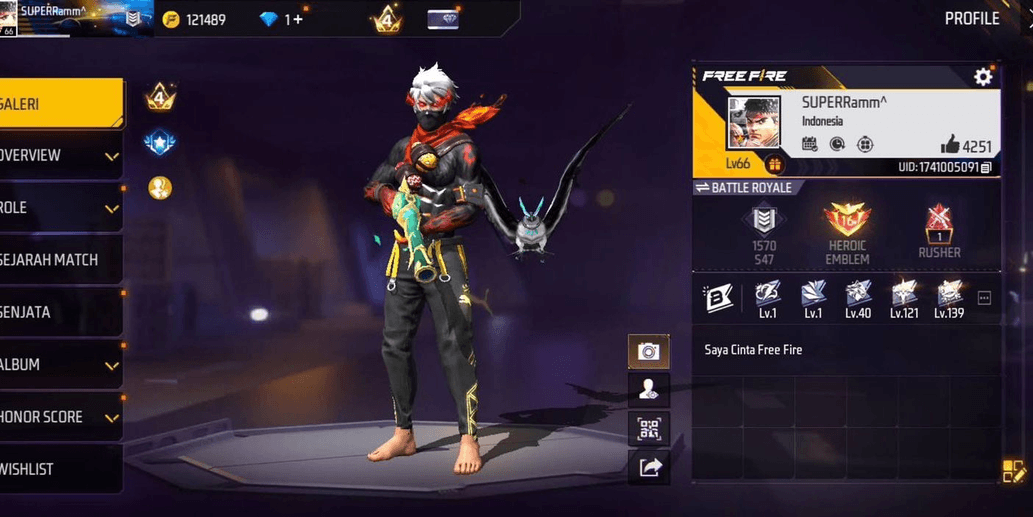1033x517 pixels.
Task: Expand the Overview section
Action: point(60,156)
